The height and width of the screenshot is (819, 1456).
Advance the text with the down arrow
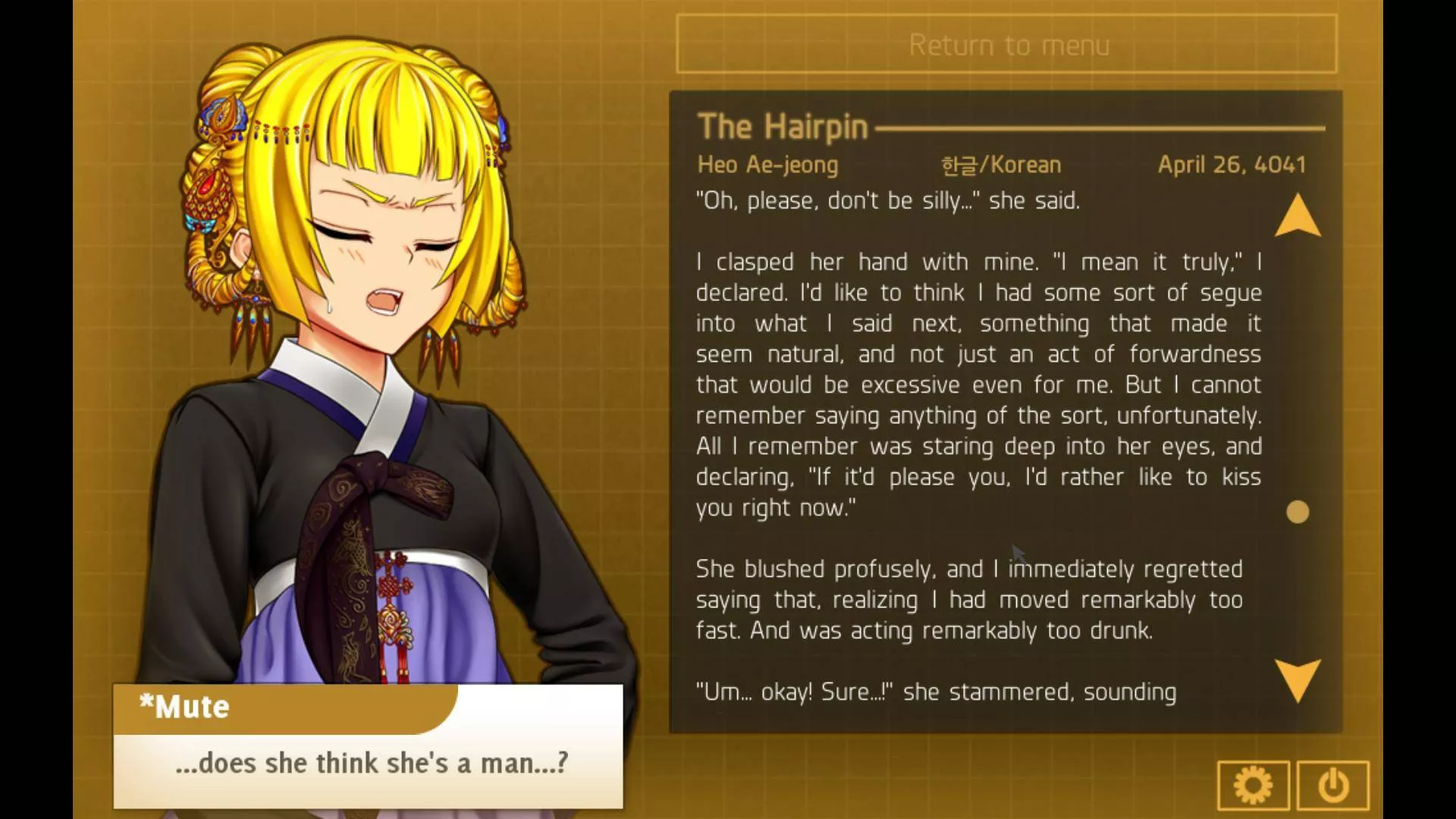[1298, 679]
